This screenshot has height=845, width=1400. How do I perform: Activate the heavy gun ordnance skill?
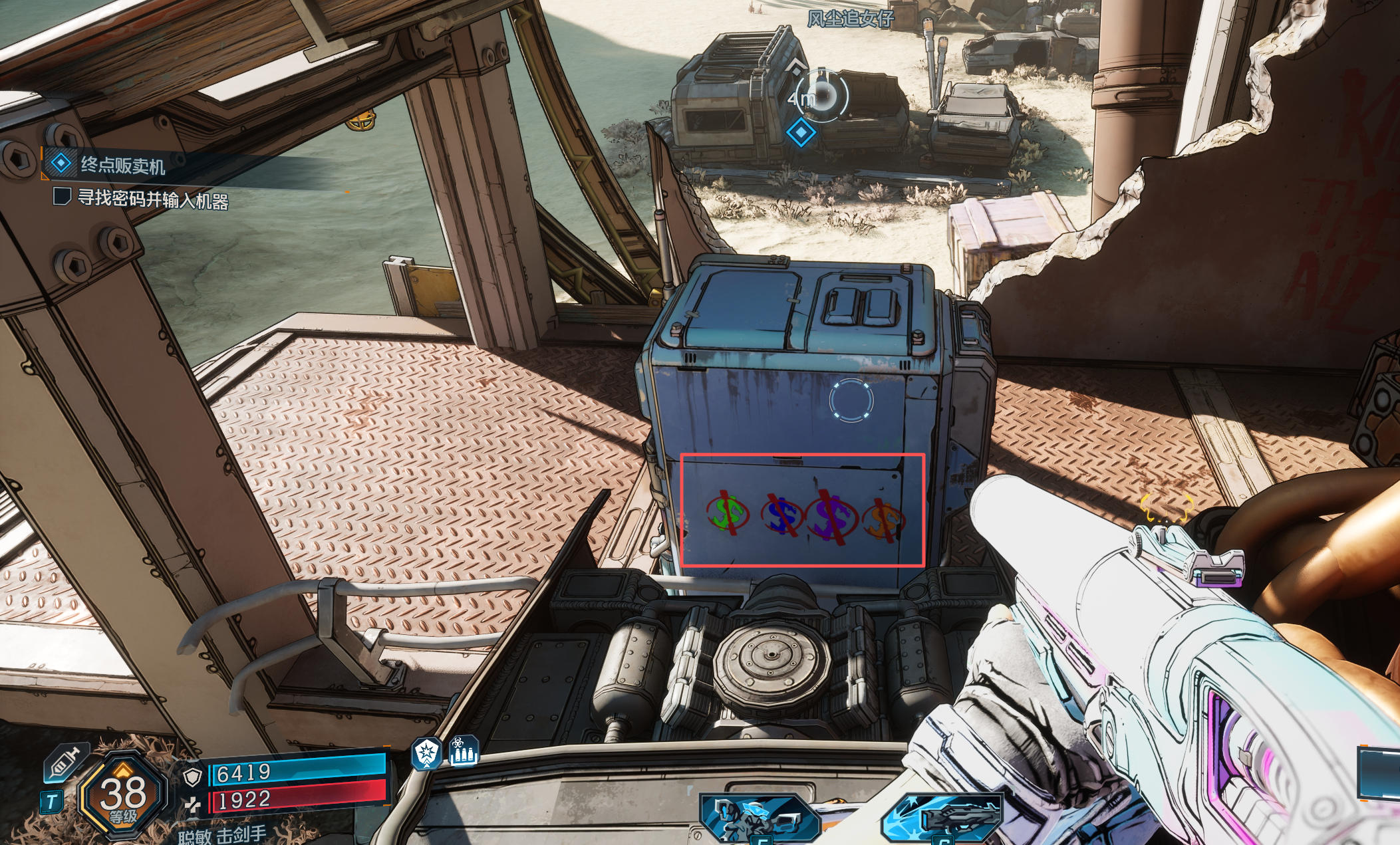click(x=943, y=819)
